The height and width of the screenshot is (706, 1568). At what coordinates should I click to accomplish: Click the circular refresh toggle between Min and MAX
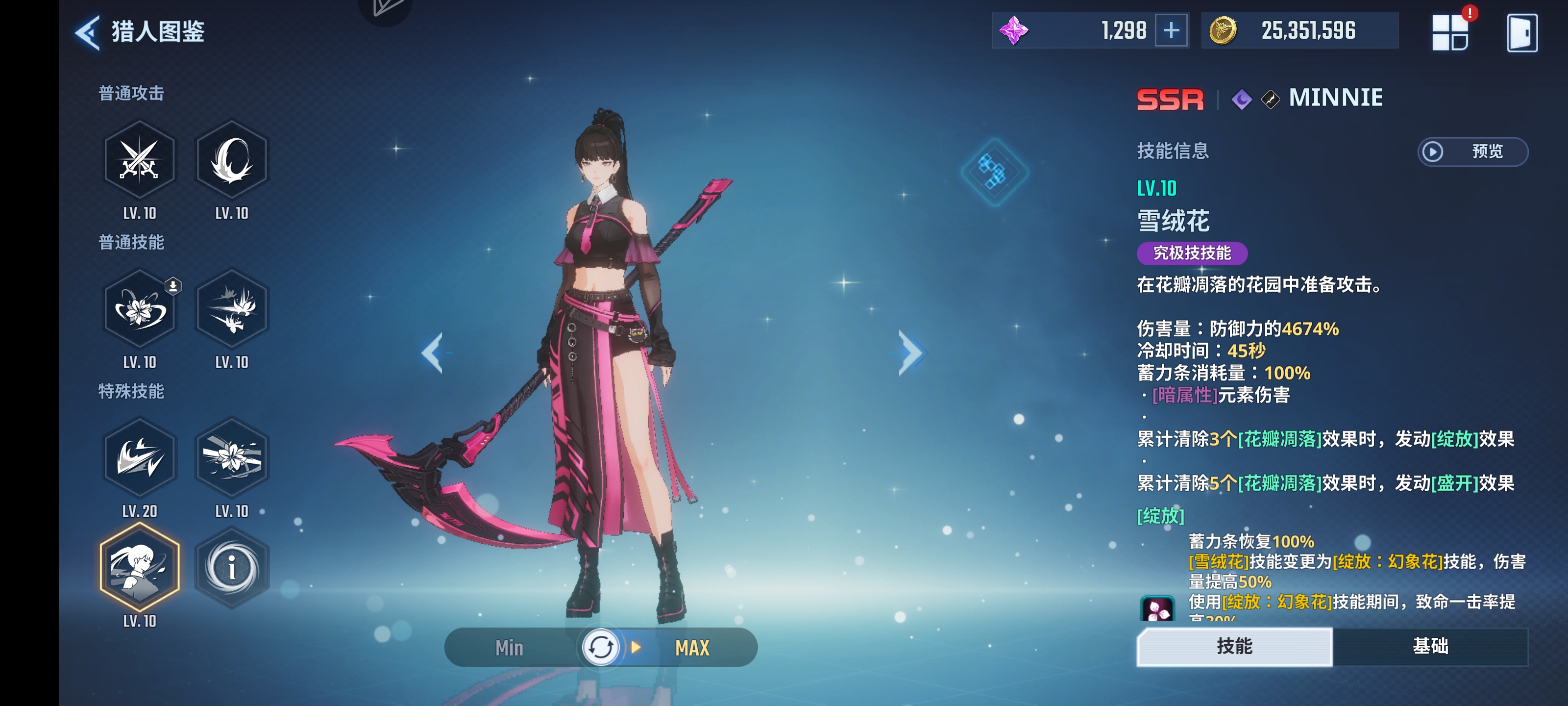coord(600,648)
